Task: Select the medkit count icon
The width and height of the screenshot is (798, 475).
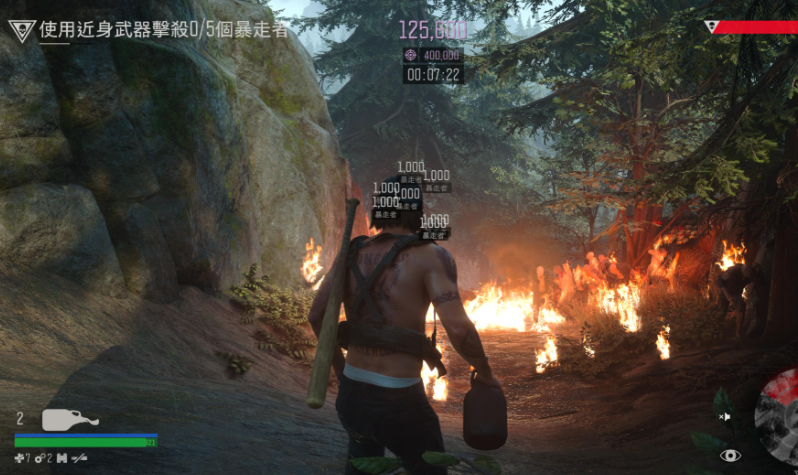Action: point(20,457)
